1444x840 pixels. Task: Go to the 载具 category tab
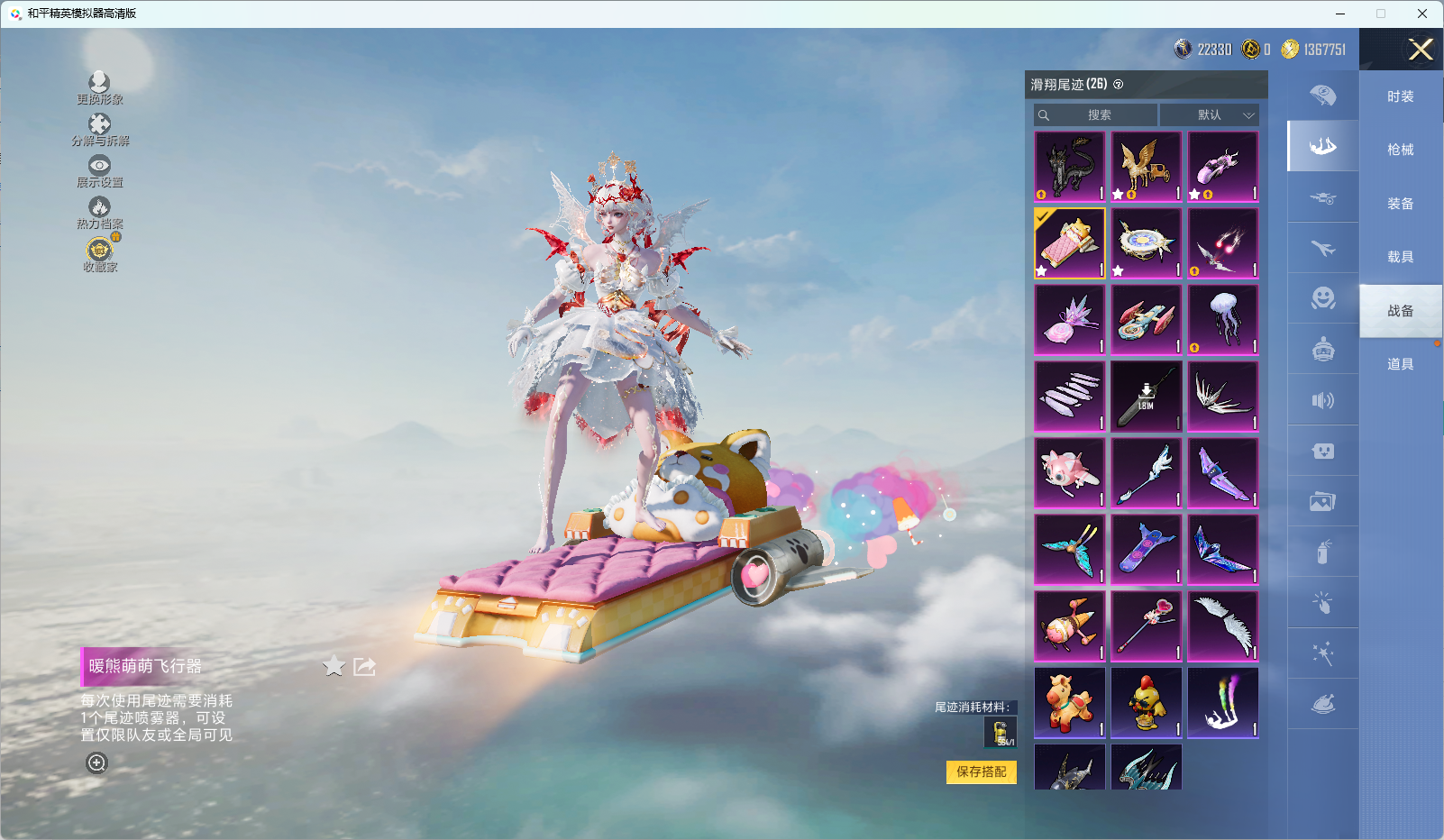click(1400, 257)
